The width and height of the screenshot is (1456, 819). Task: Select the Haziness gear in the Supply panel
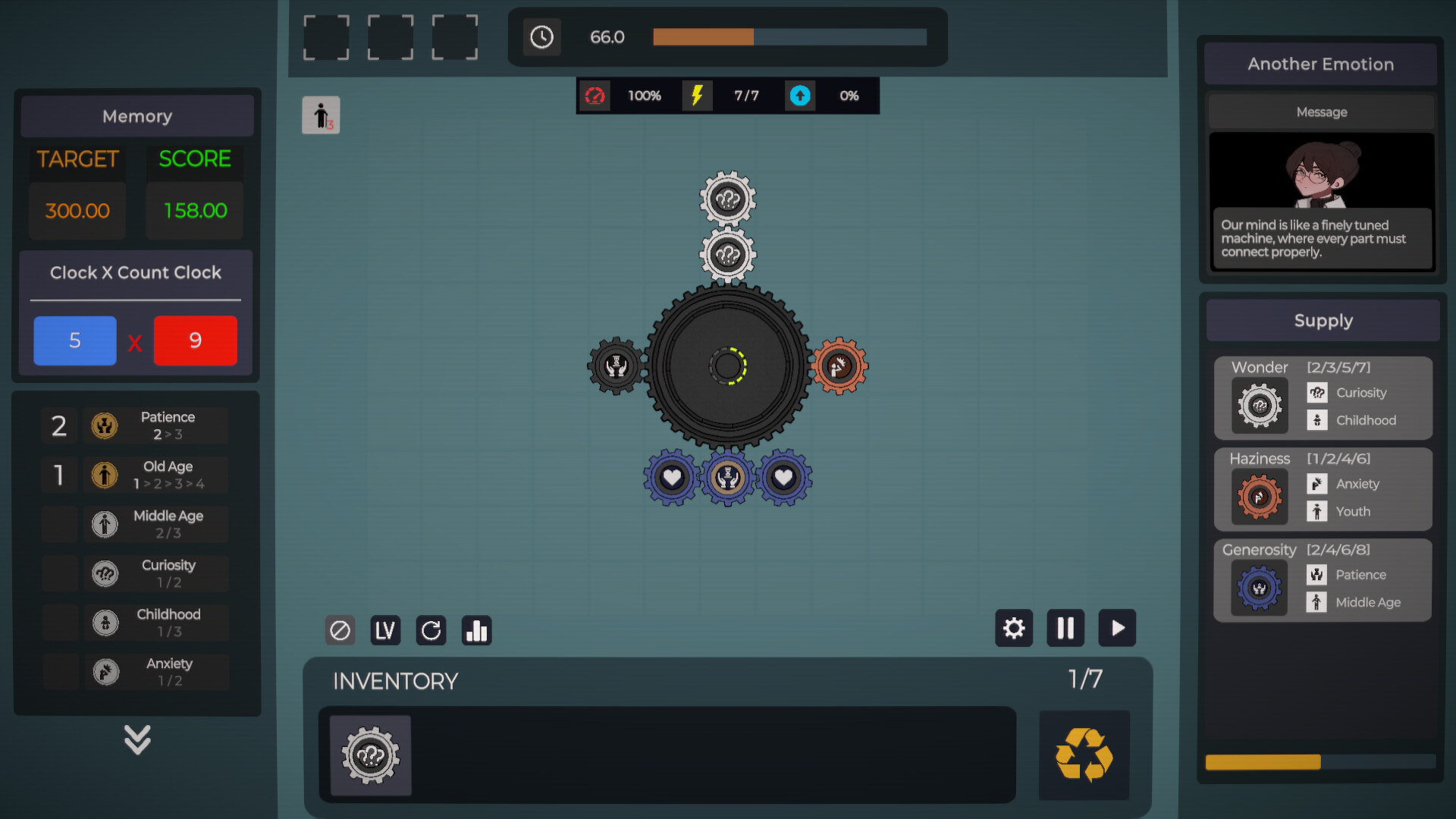coord(1260,497)
